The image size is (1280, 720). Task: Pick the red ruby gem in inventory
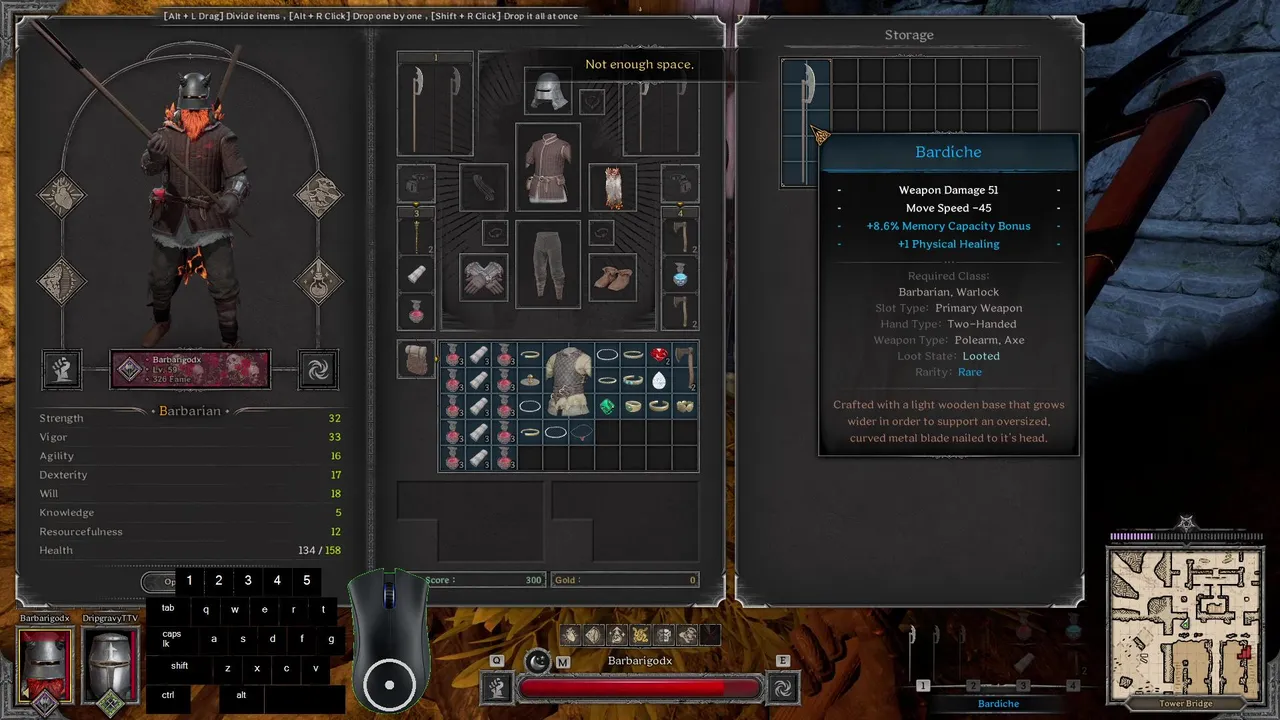(x=659, y=355)
